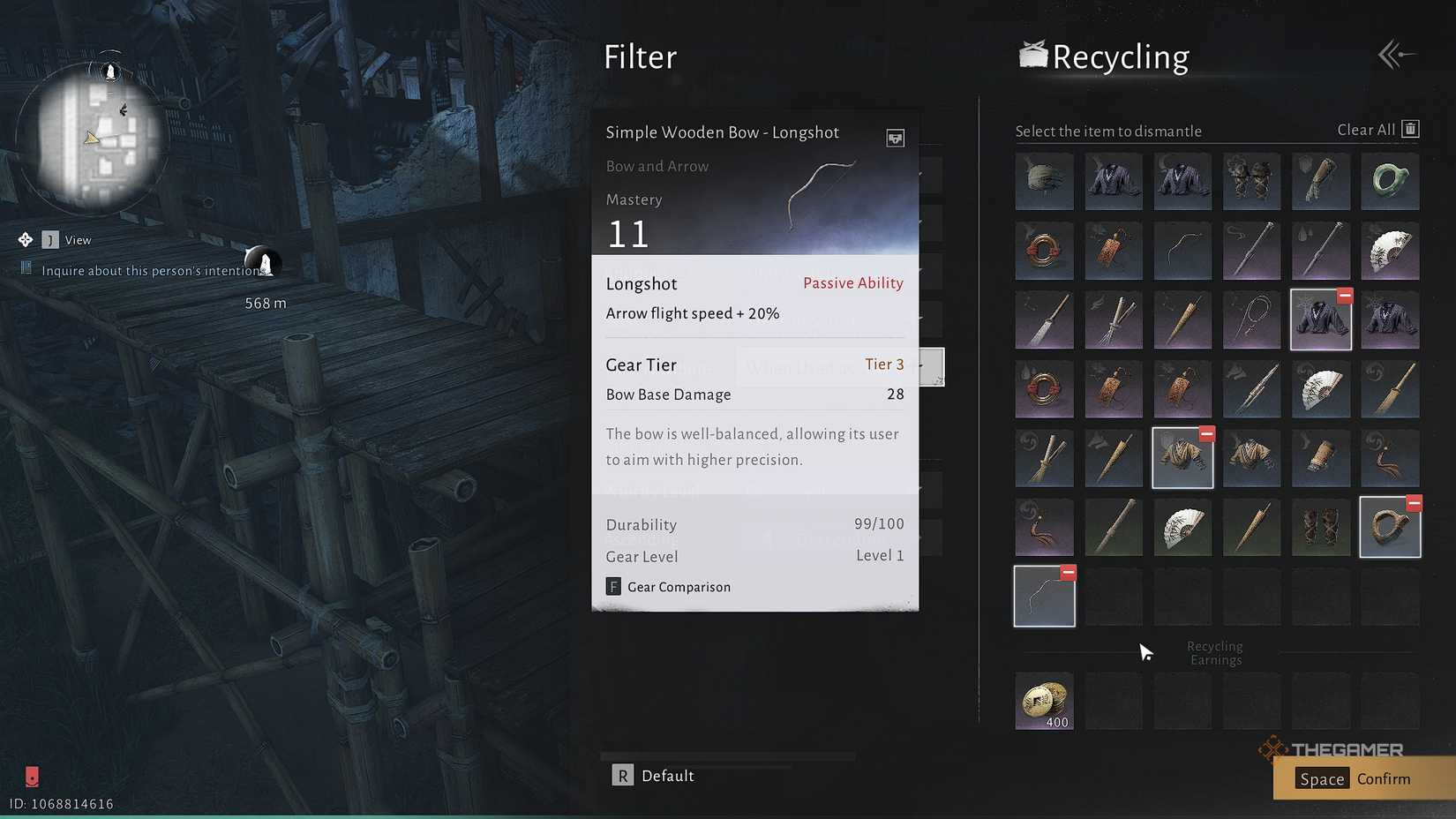Switch to the Filter header
The image size is (1456, 819).
click(641, 56)
